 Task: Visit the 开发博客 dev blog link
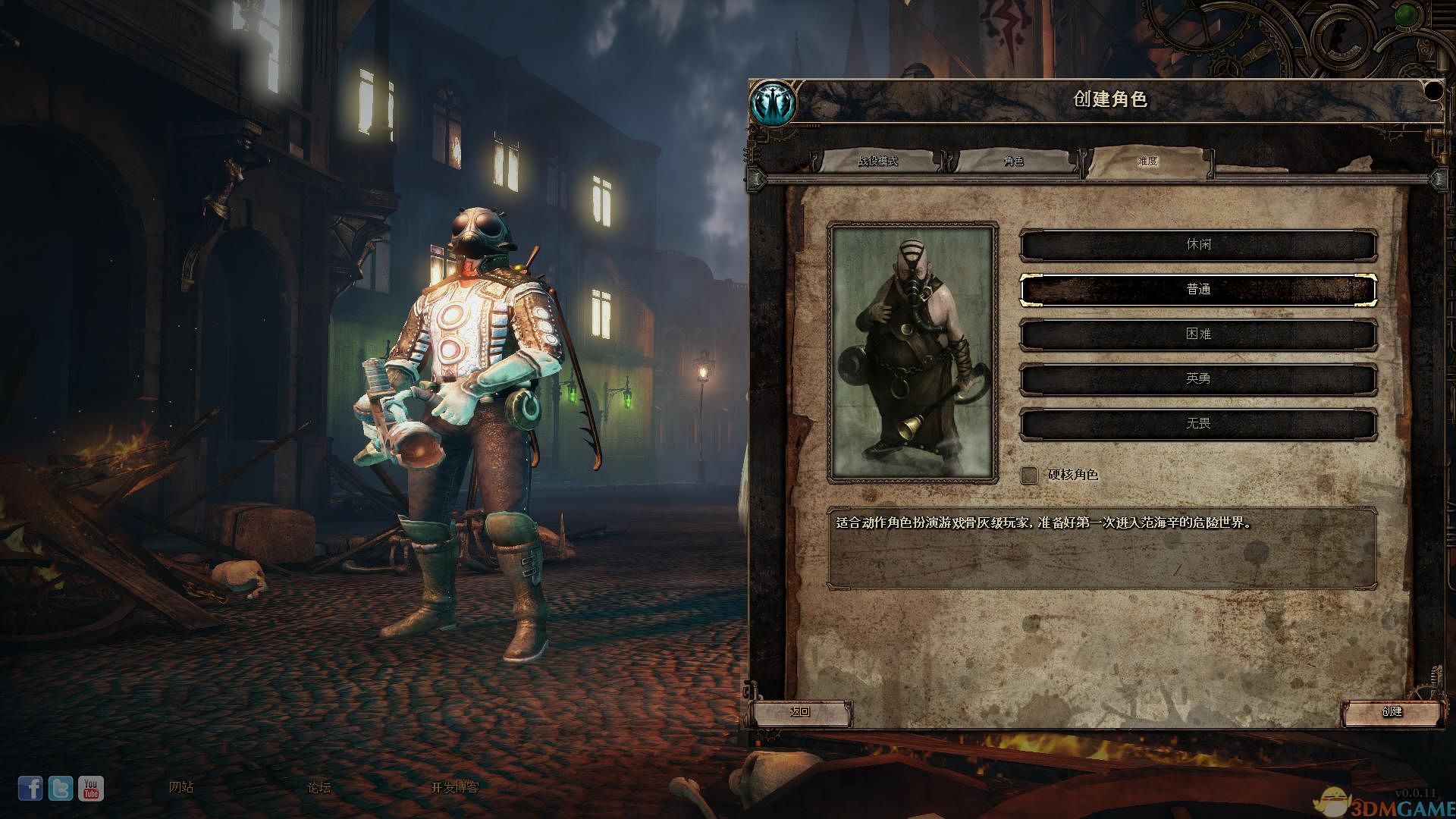455,788
